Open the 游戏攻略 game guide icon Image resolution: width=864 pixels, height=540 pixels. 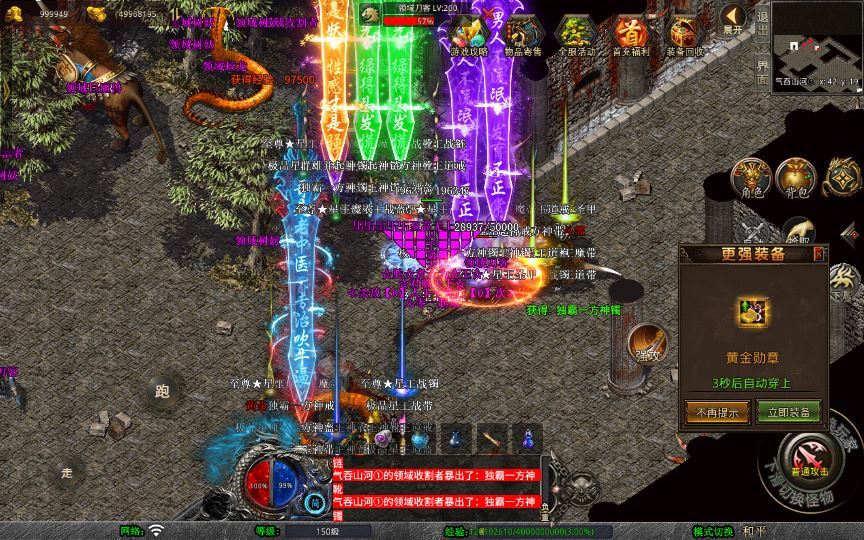(468, 34)
